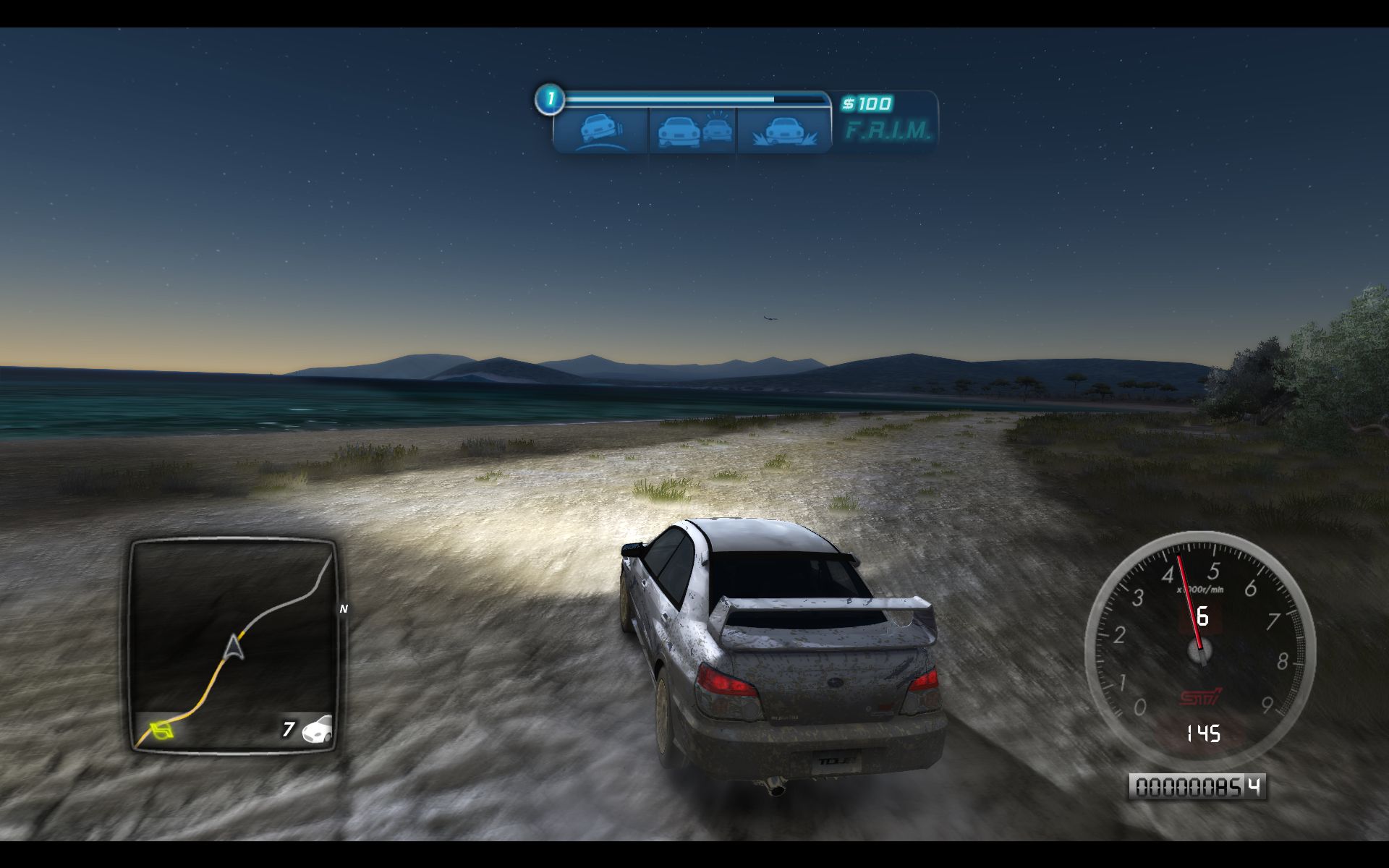Click the white car icon beside 7
The image size is (1389, 868).
(x=317, y=729)
